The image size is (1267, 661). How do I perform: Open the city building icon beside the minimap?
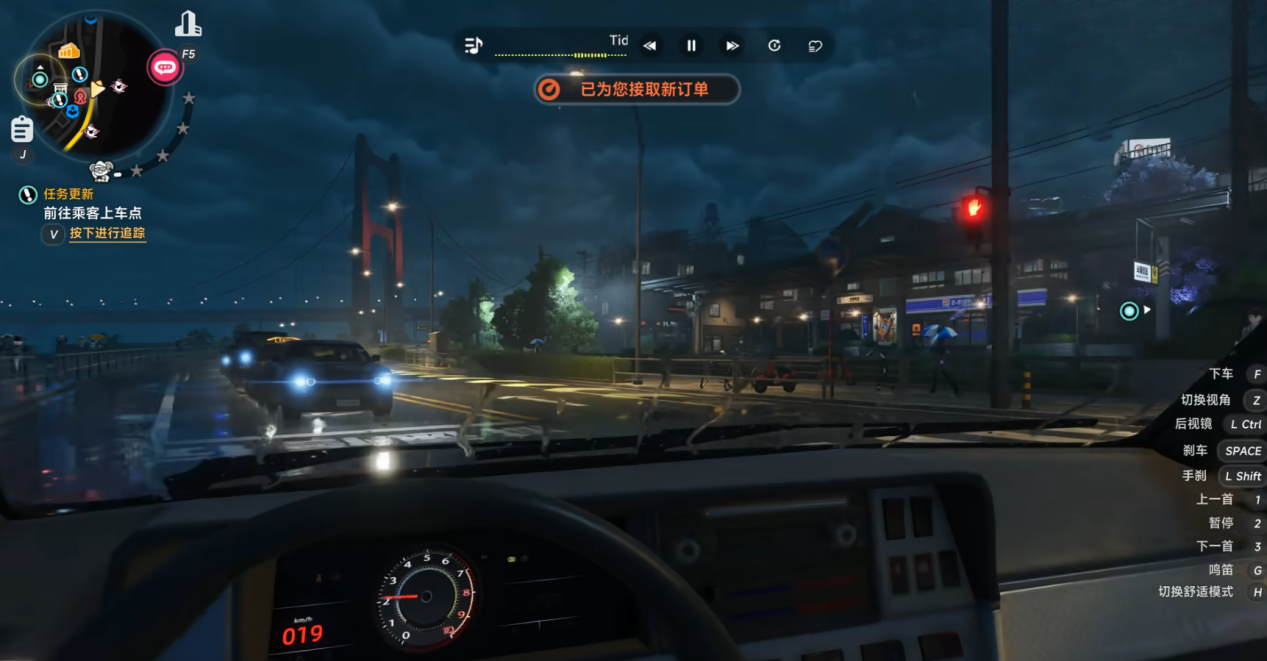click(x=188, y=25)
